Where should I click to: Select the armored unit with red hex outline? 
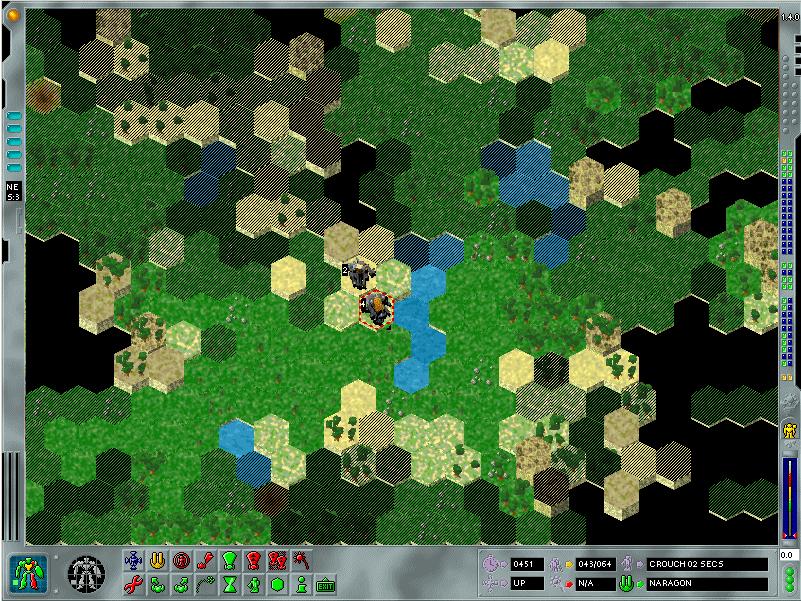[376, 308]
